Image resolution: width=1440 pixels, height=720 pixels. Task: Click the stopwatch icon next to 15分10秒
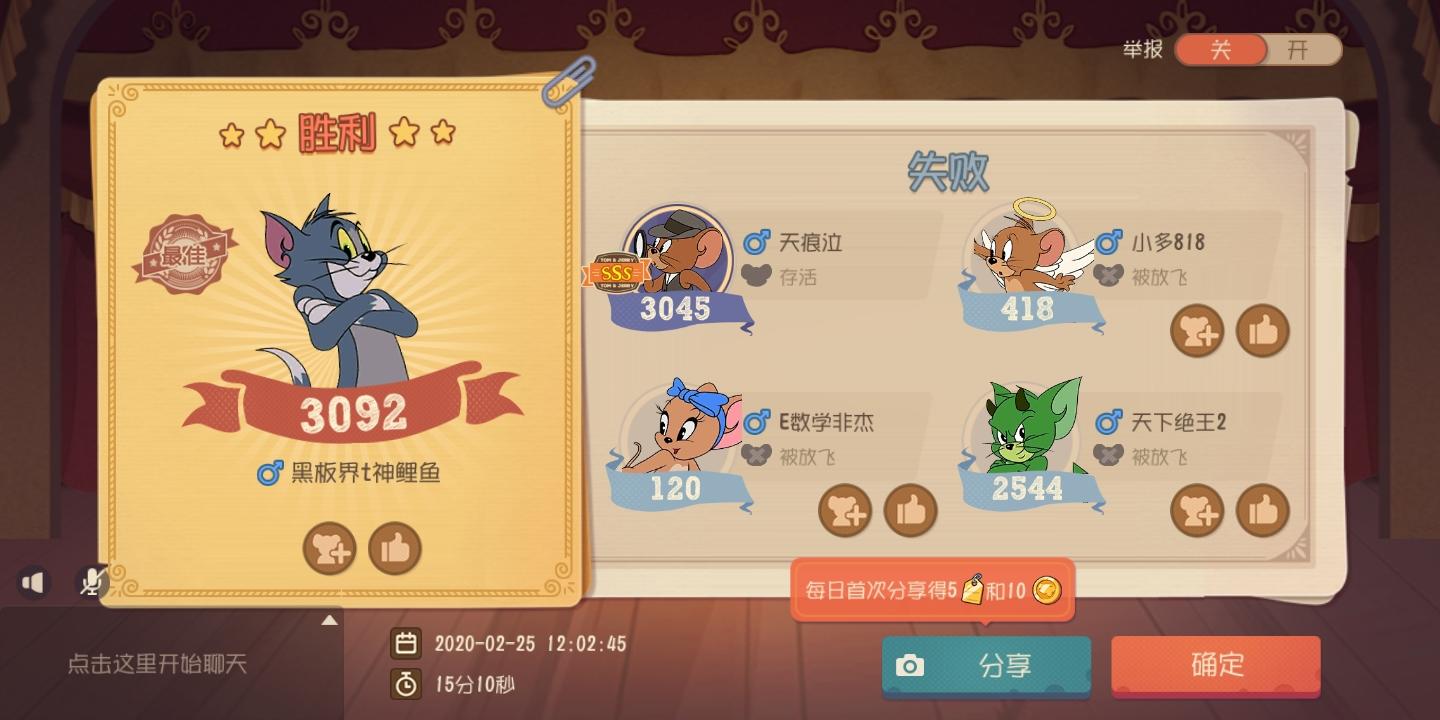pos(407,686)
